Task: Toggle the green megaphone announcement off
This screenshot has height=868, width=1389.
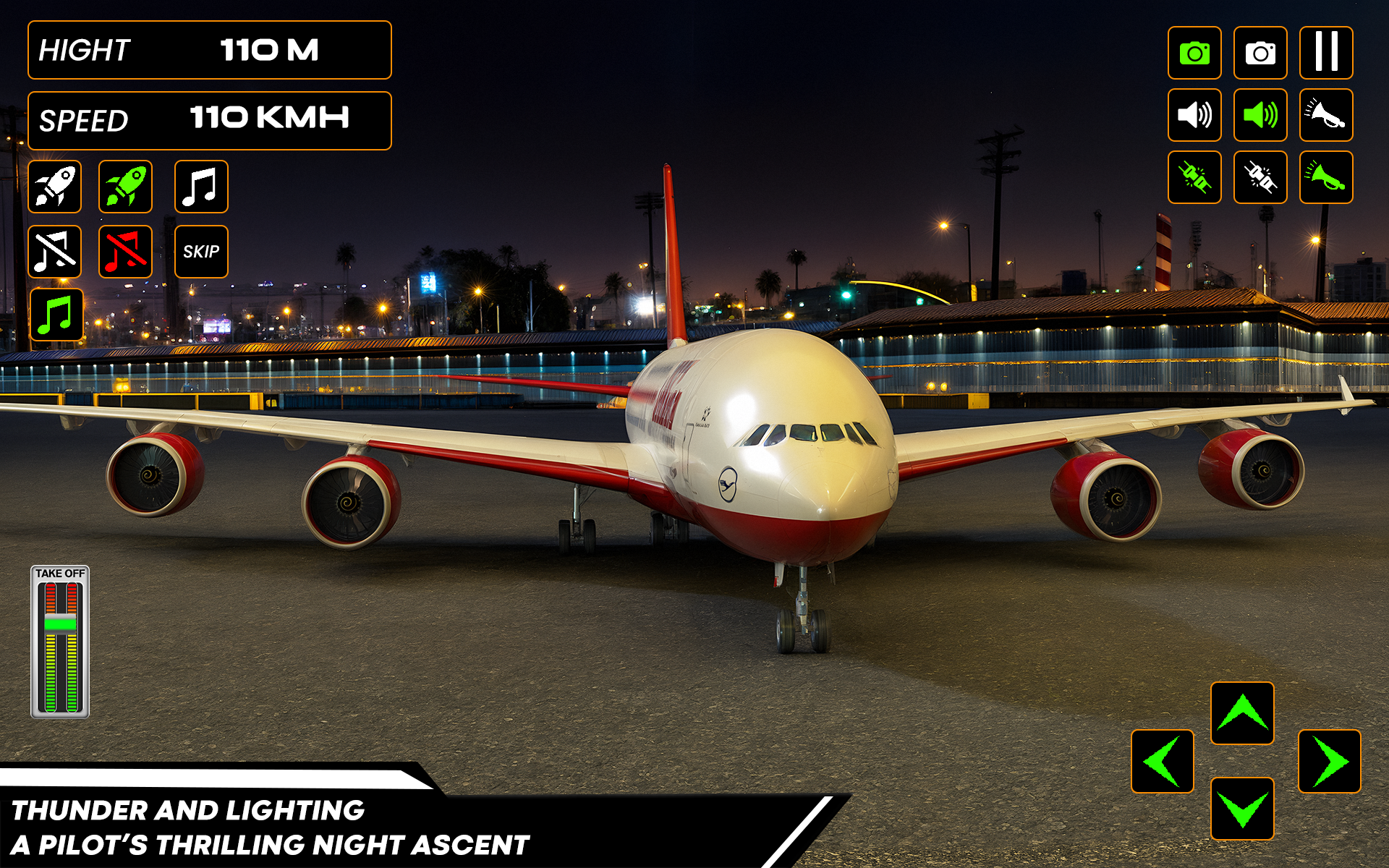Action: pos(1326,177)
